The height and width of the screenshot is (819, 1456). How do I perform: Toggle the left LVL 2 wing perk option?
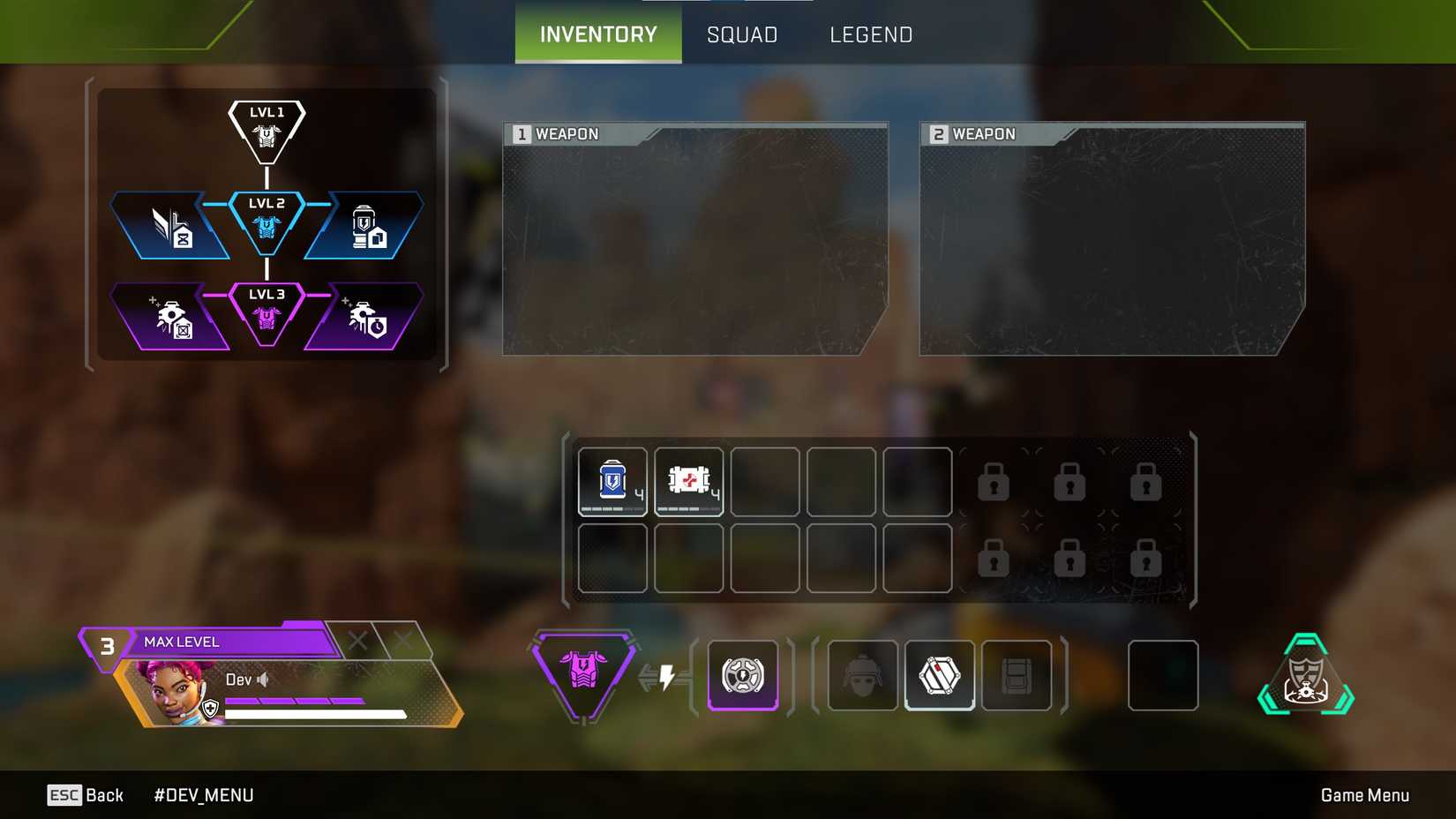coord(170,225)
